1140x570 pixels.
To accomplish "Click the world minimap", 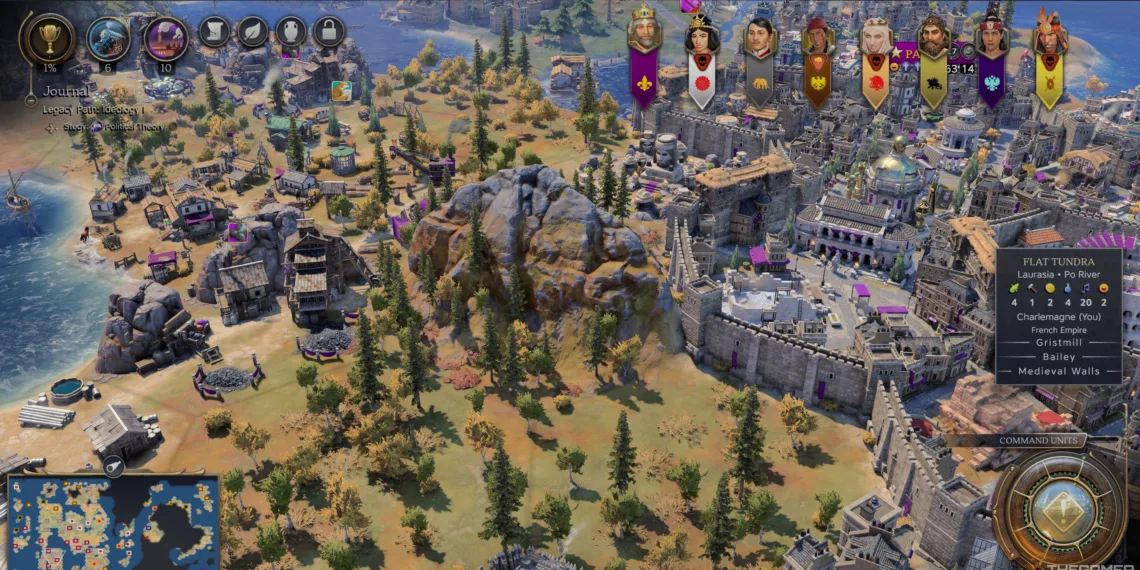I will [113, 522].
